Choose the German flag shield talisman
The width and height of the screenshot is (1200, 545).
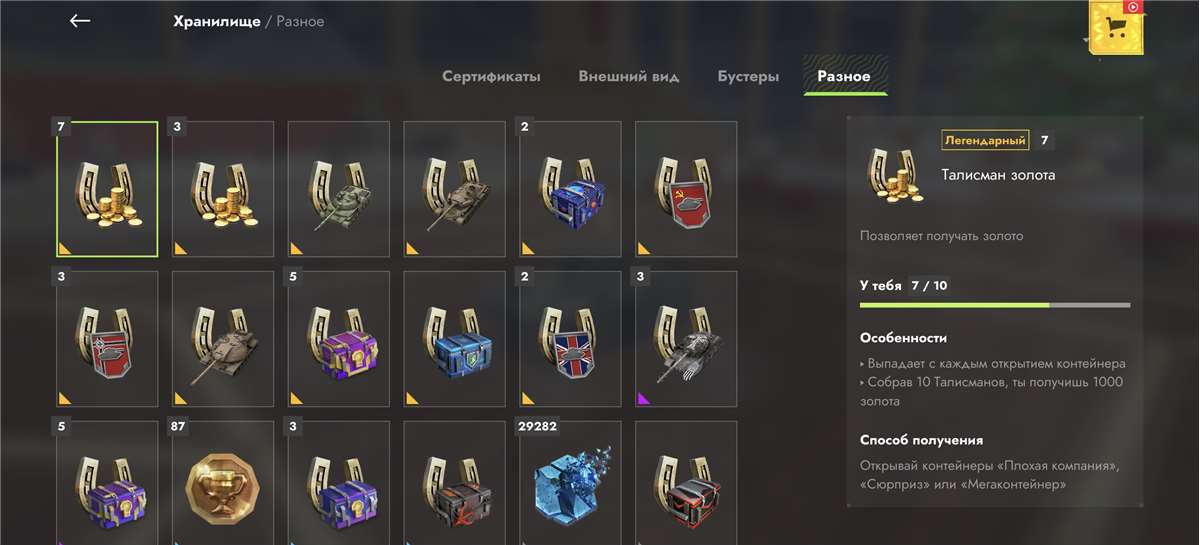[107, 339]
